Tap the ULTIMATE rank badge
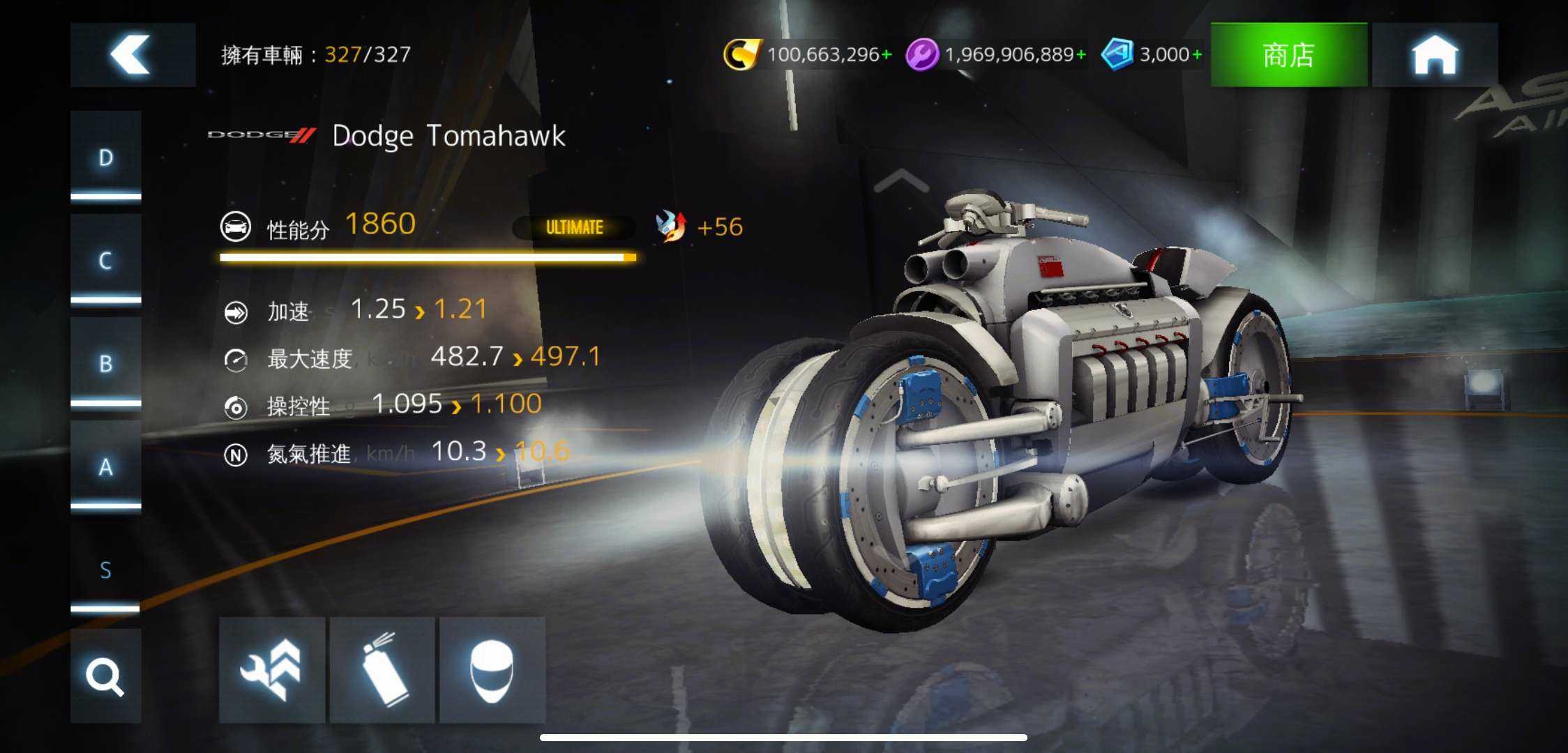Image resolution: width=1568 pixels, height=753 pixels. 574,227
